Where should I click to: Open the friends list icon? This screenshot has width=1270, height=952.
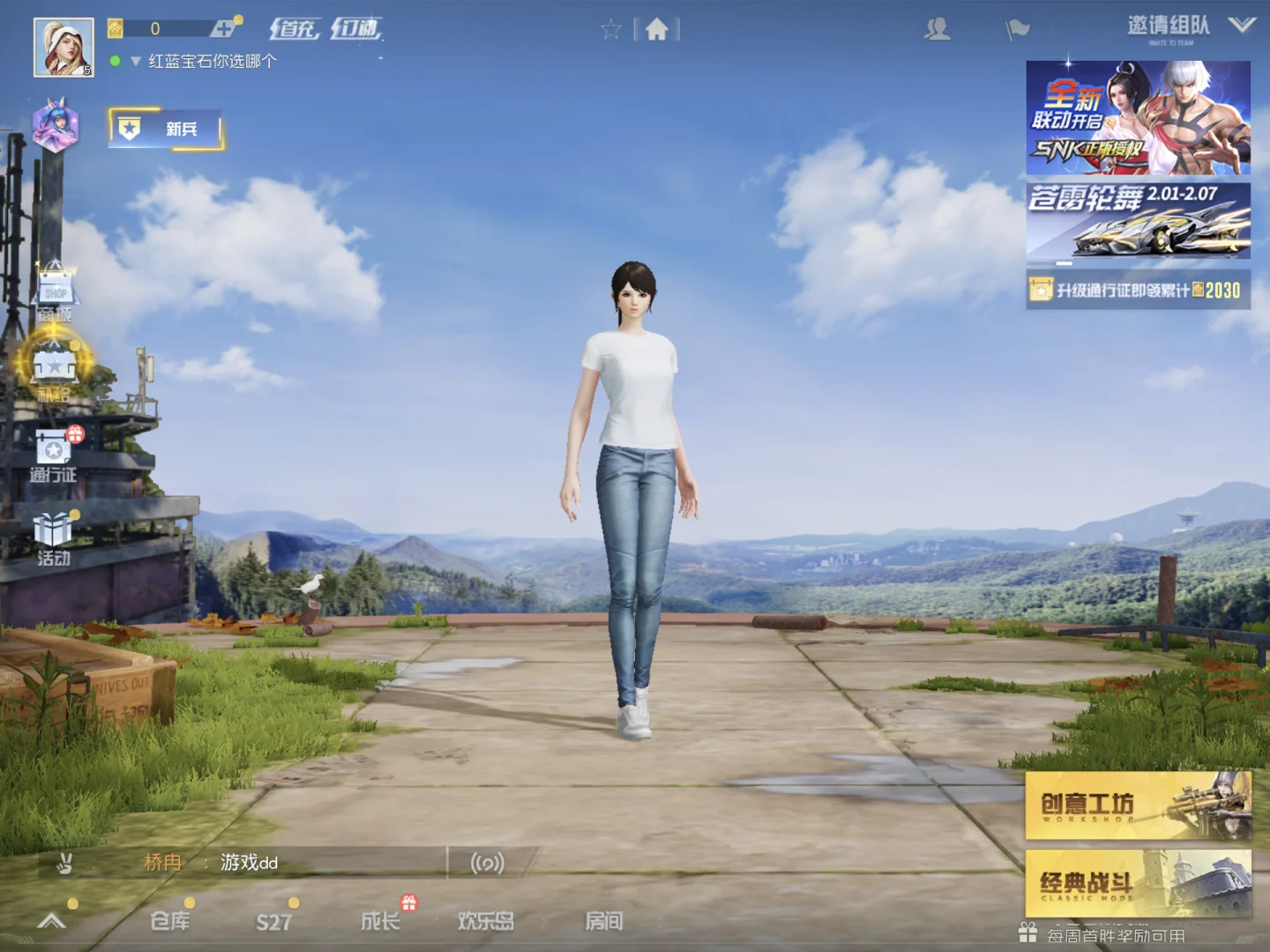coord(938,28)
